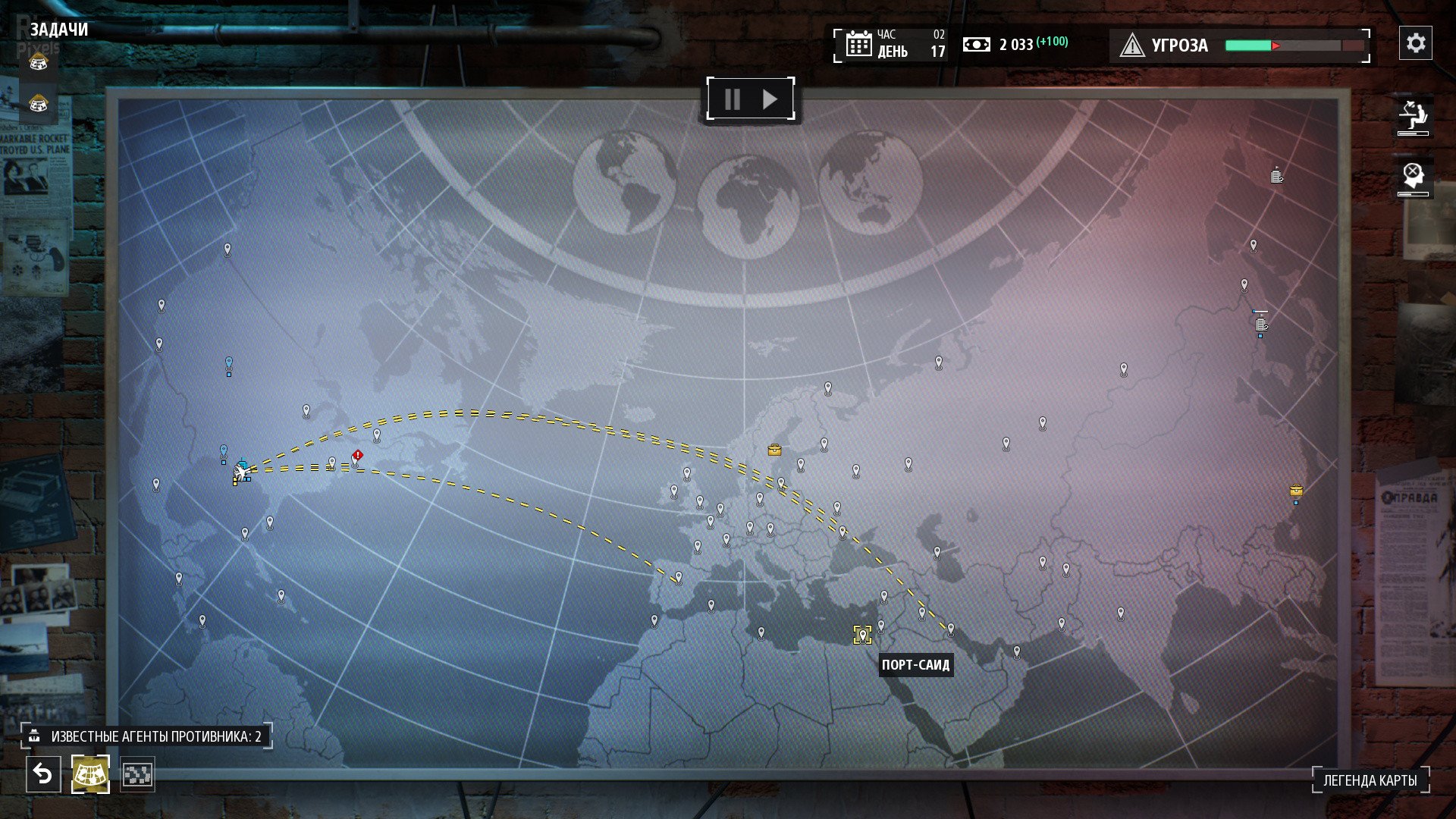Select the yellow world map view button
The height and width of the screenshot is (819, 1456).
pyautogui.click(x=90, y=774)
